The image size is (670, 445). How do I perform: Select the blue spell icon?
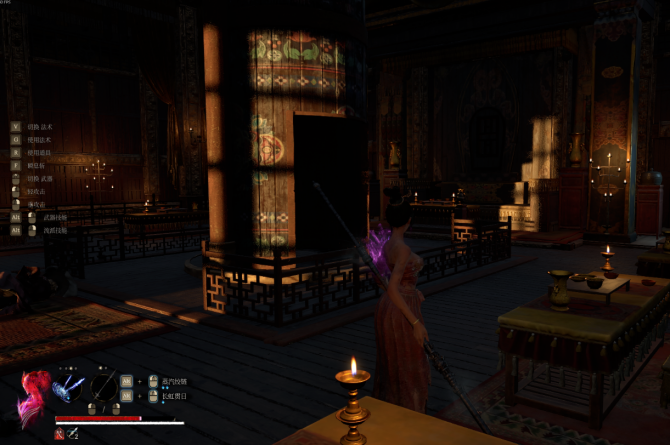[x=68, y=387]
